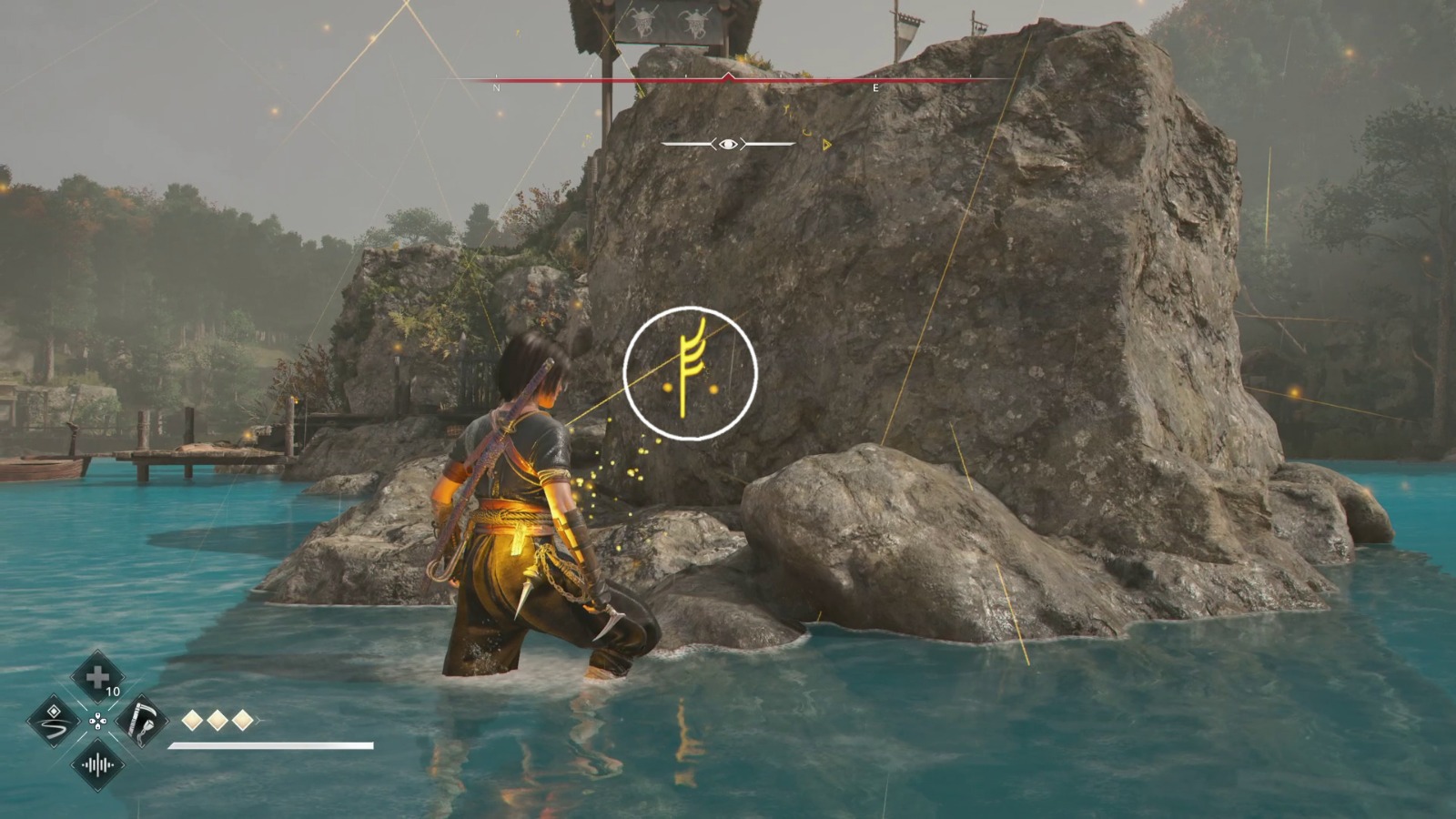The image size is (1456, 819).
Task: Expand the chevron beside the adrenaline diamonds
Action: 258,720
